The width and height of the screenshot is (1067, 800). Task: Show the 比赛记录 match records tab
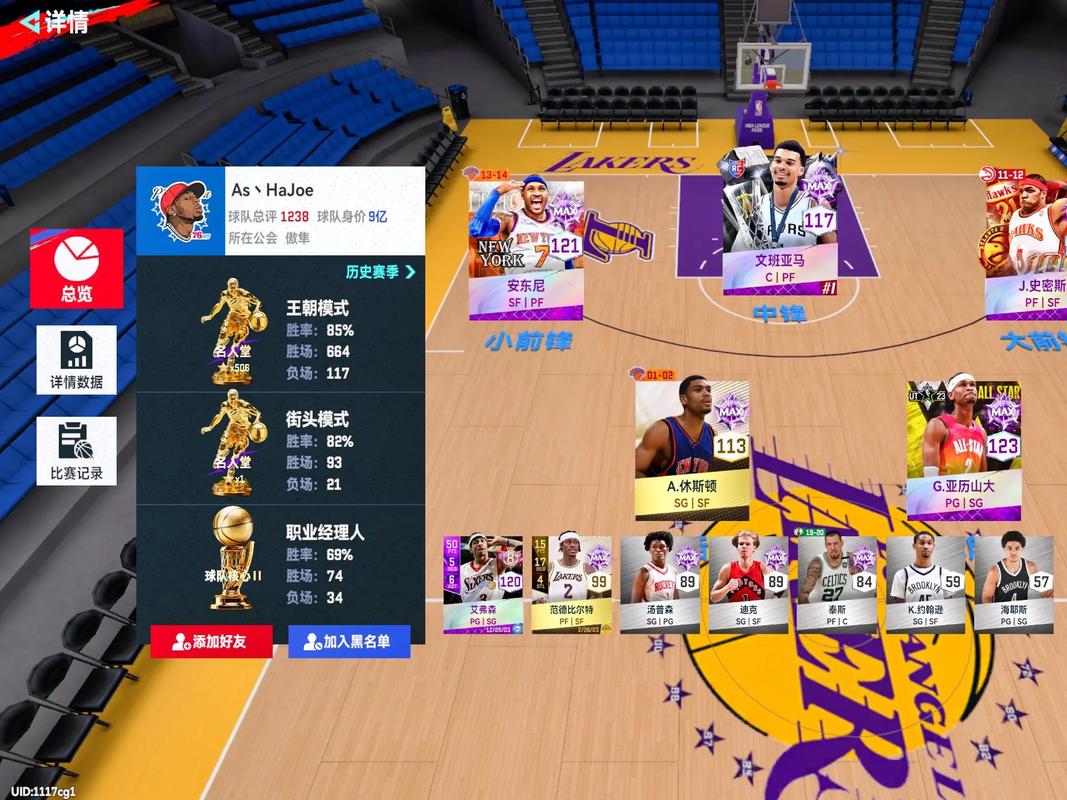tap(77, 451)
